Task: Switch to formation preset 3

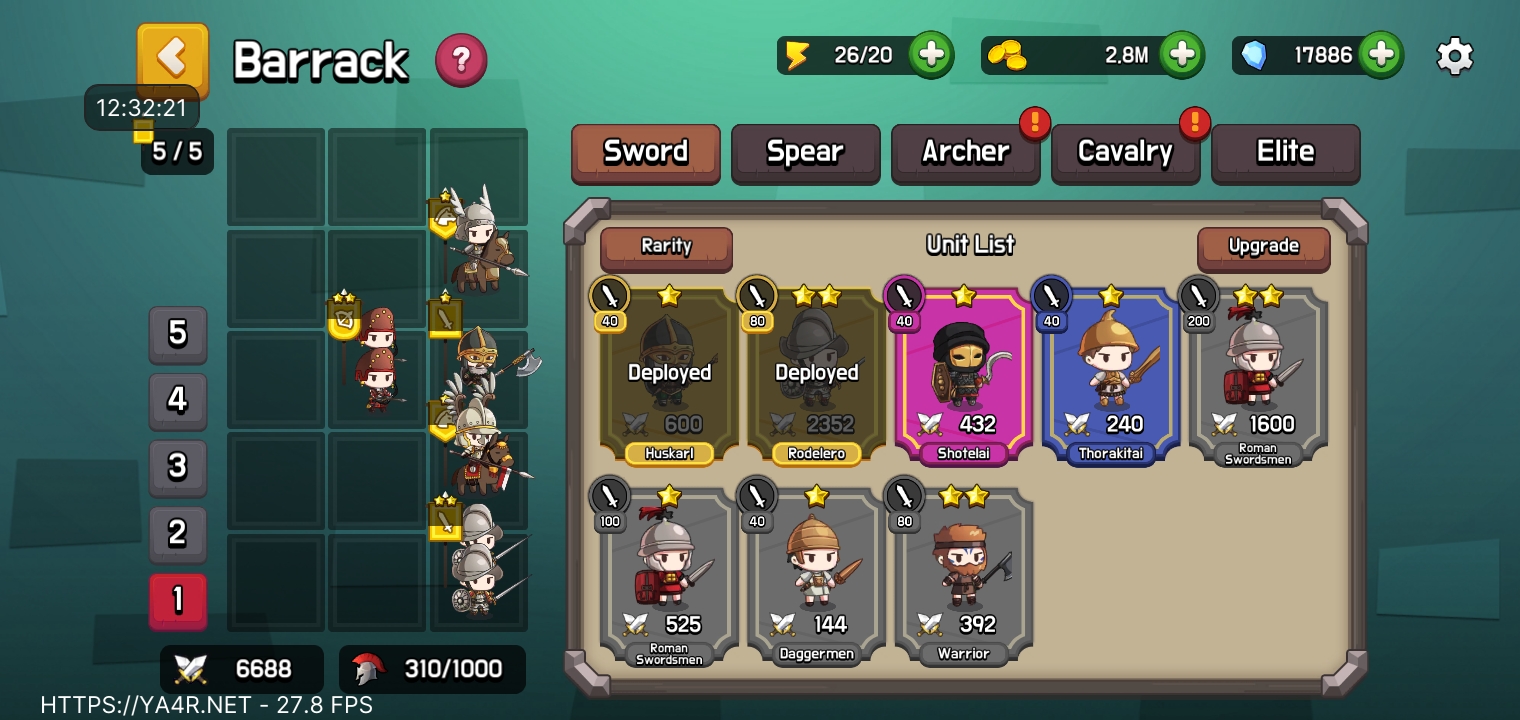Action: (178, 467)
